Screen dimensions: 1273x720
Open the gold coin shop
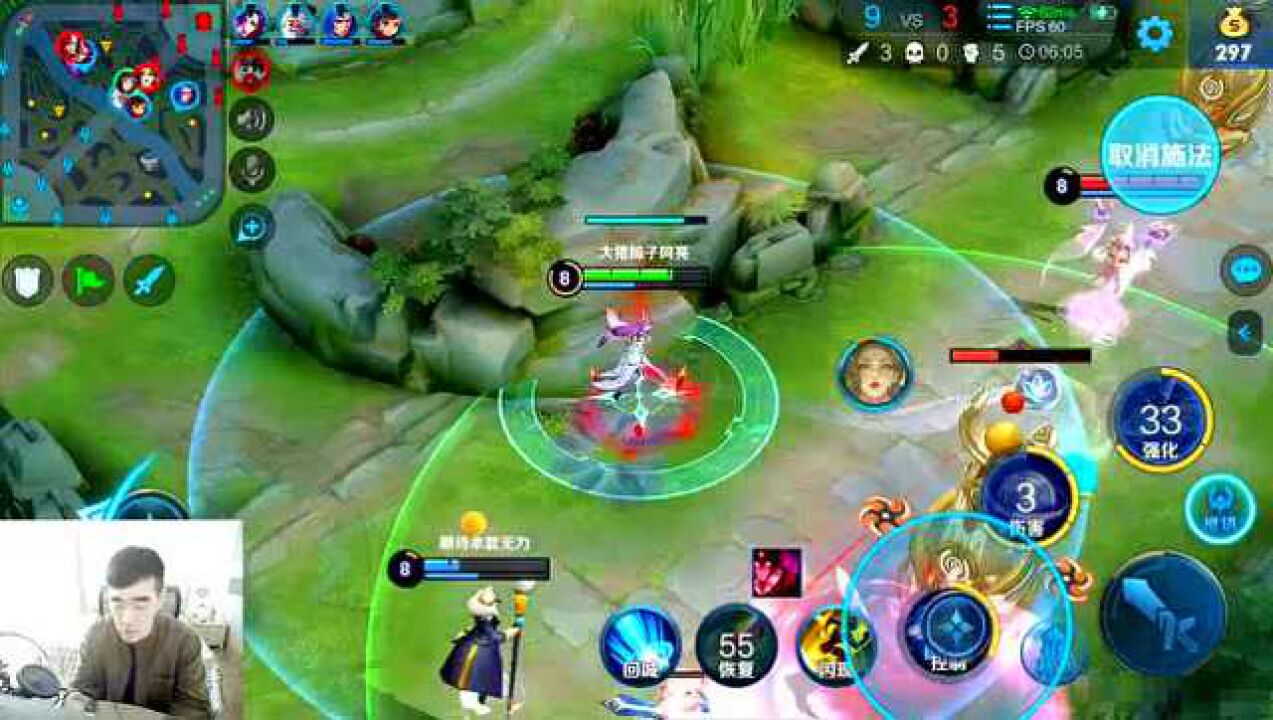(1232, 36)
